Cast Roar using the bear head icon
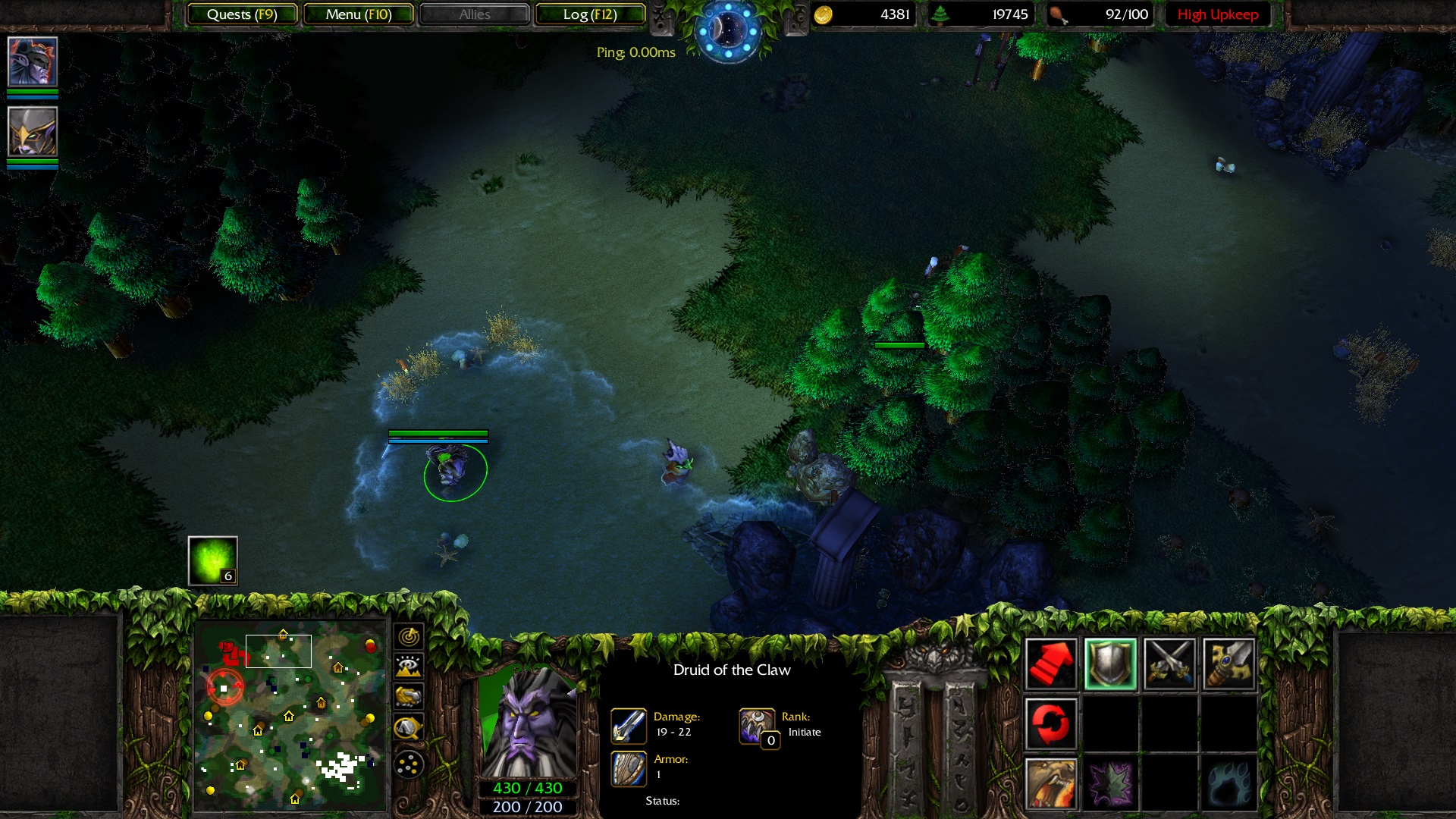The height and width of the screenshot is (819, 1456). 1050,786
